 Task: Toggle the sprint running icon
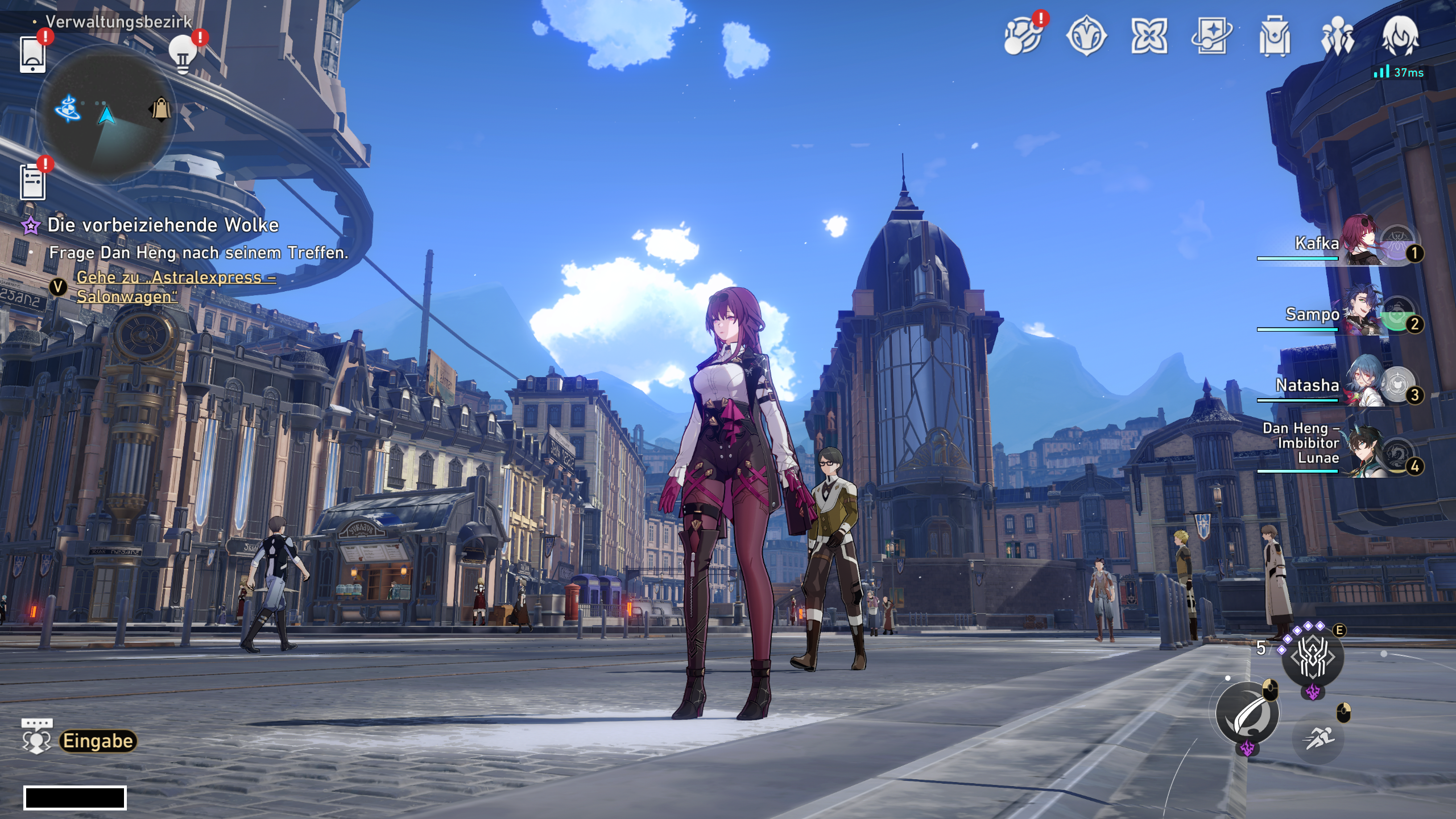point(1318,738)
